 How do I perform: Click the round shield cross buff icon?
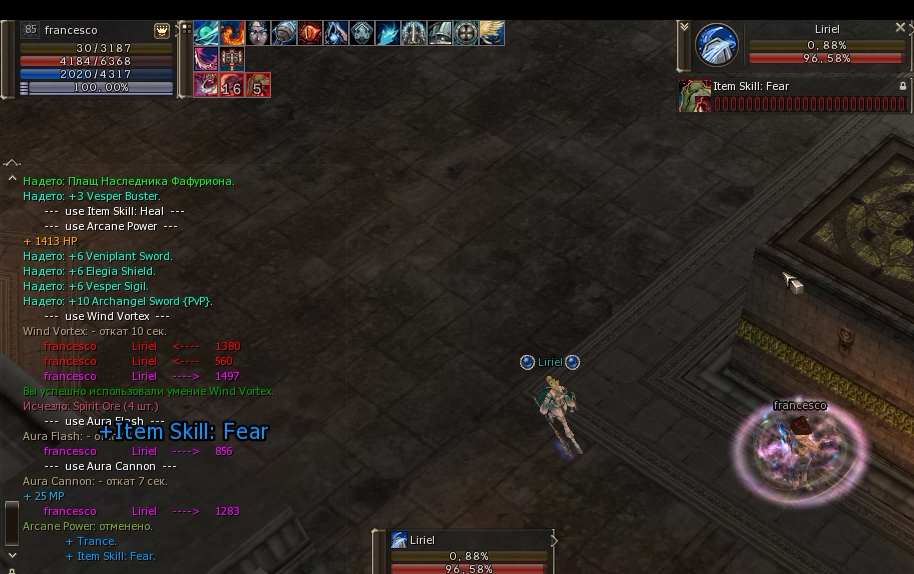[466, 34]
